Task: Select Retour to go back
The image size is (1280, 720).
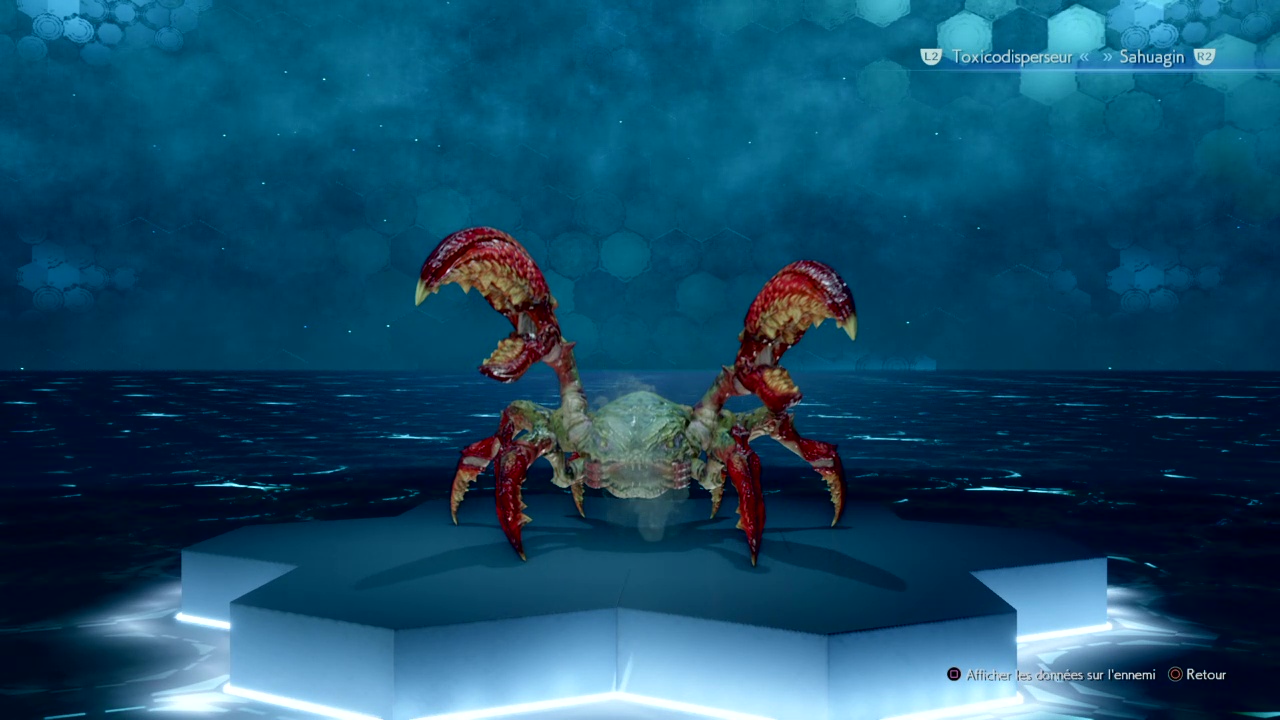Action: pyautogui.click(x=1205, y=675)
